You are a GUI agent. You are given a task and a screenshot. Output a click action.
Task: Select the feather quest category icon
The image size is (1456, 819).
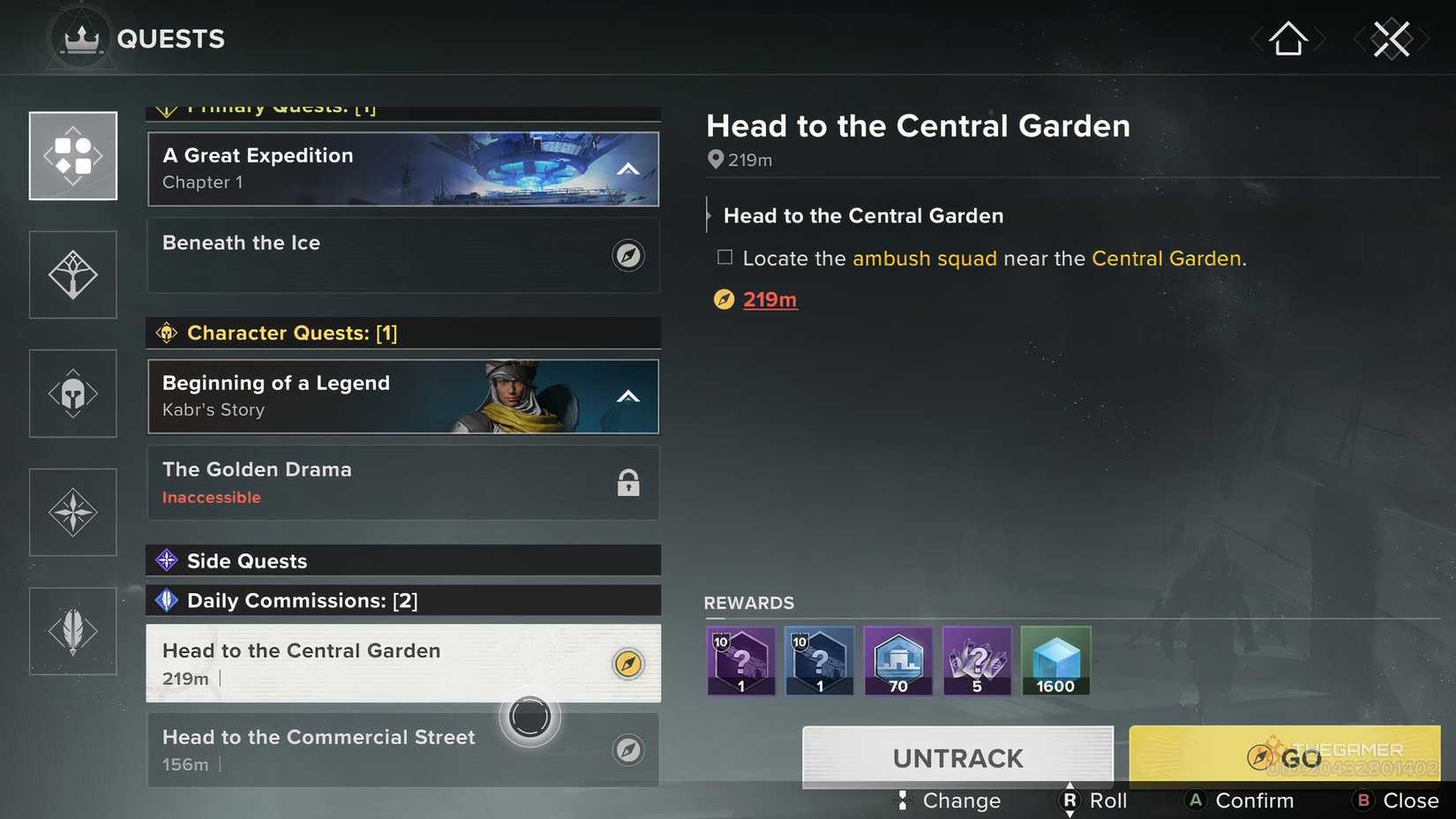pyautogui.click(x=72, y=630)
